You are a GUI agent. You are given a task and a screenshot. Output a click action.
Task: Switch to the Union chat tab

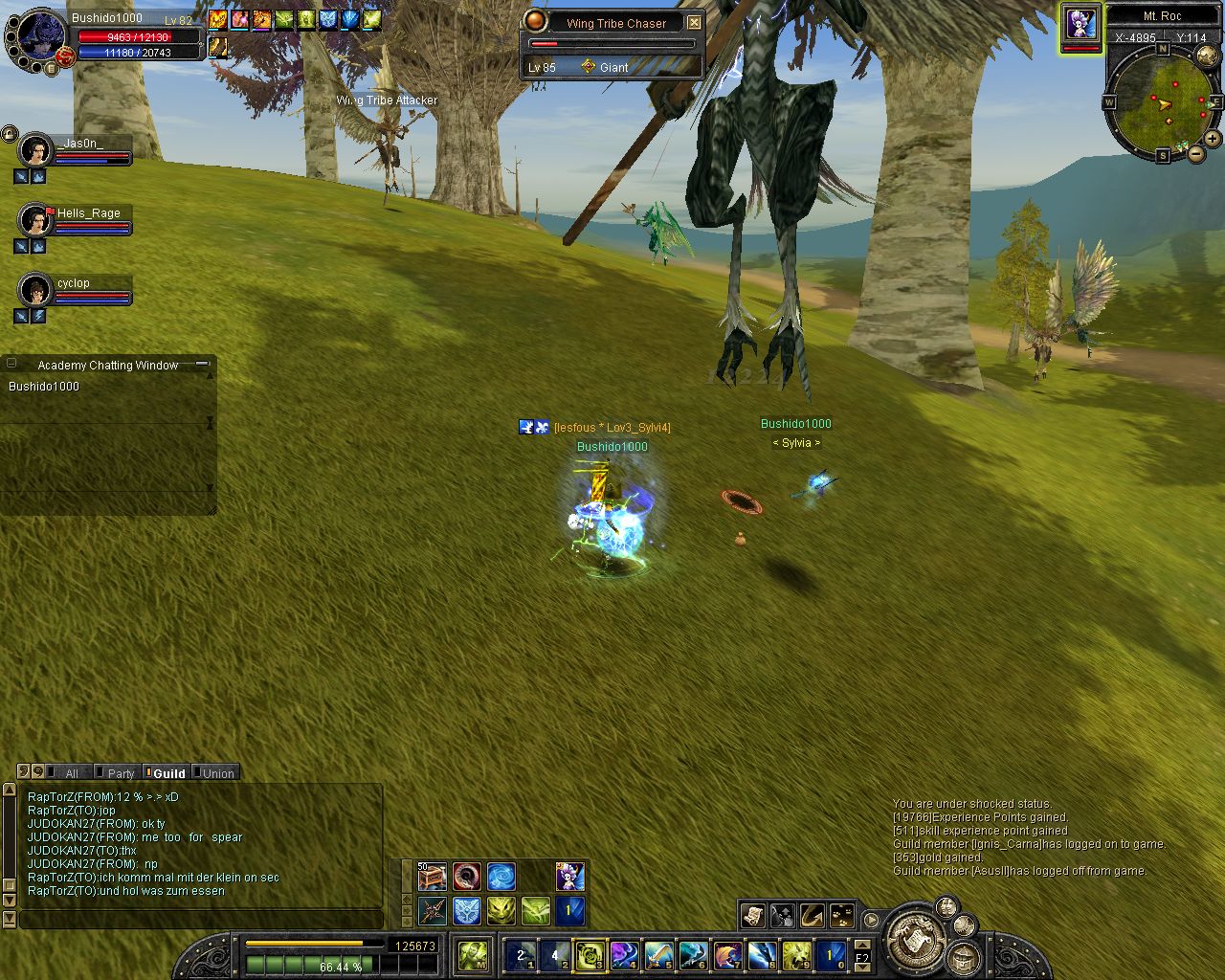coord(217,773)
